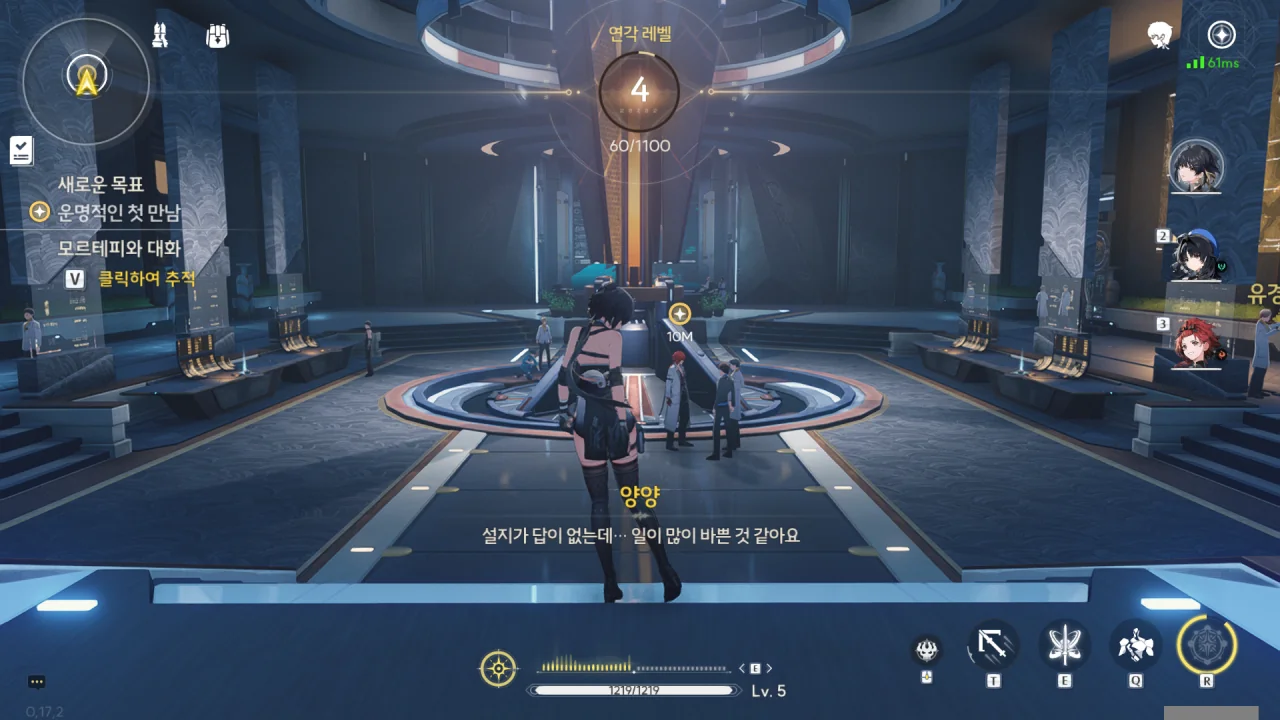Select the 운명적인 첫 만남 quest entry
Screen dimensions: 1280x720
tap(118, 212)
